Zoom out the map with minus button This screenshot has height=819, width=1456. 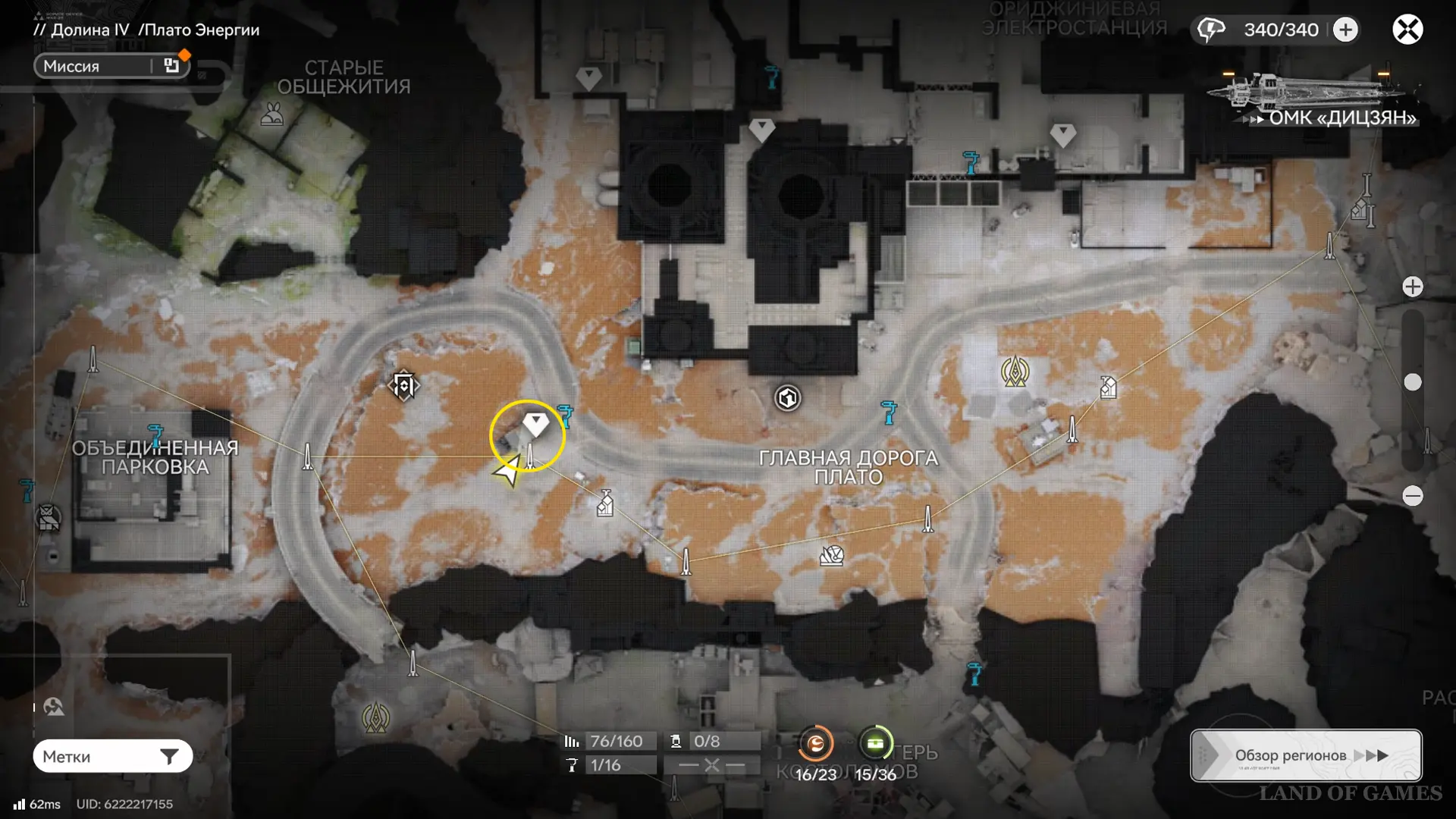pos(1412,496)
